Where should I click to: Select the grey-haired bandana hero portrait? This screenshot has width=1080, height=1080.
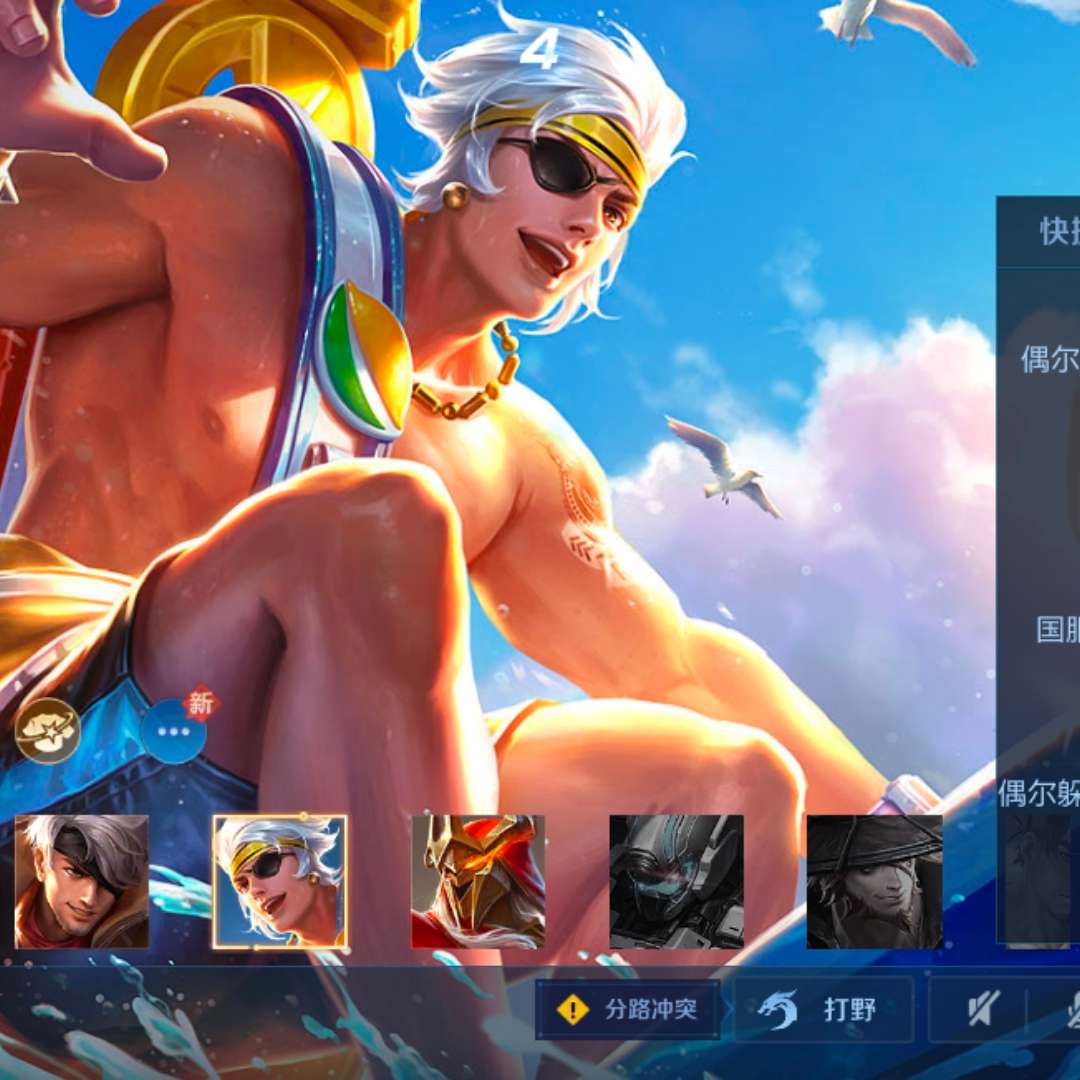[x=81, y=881]
